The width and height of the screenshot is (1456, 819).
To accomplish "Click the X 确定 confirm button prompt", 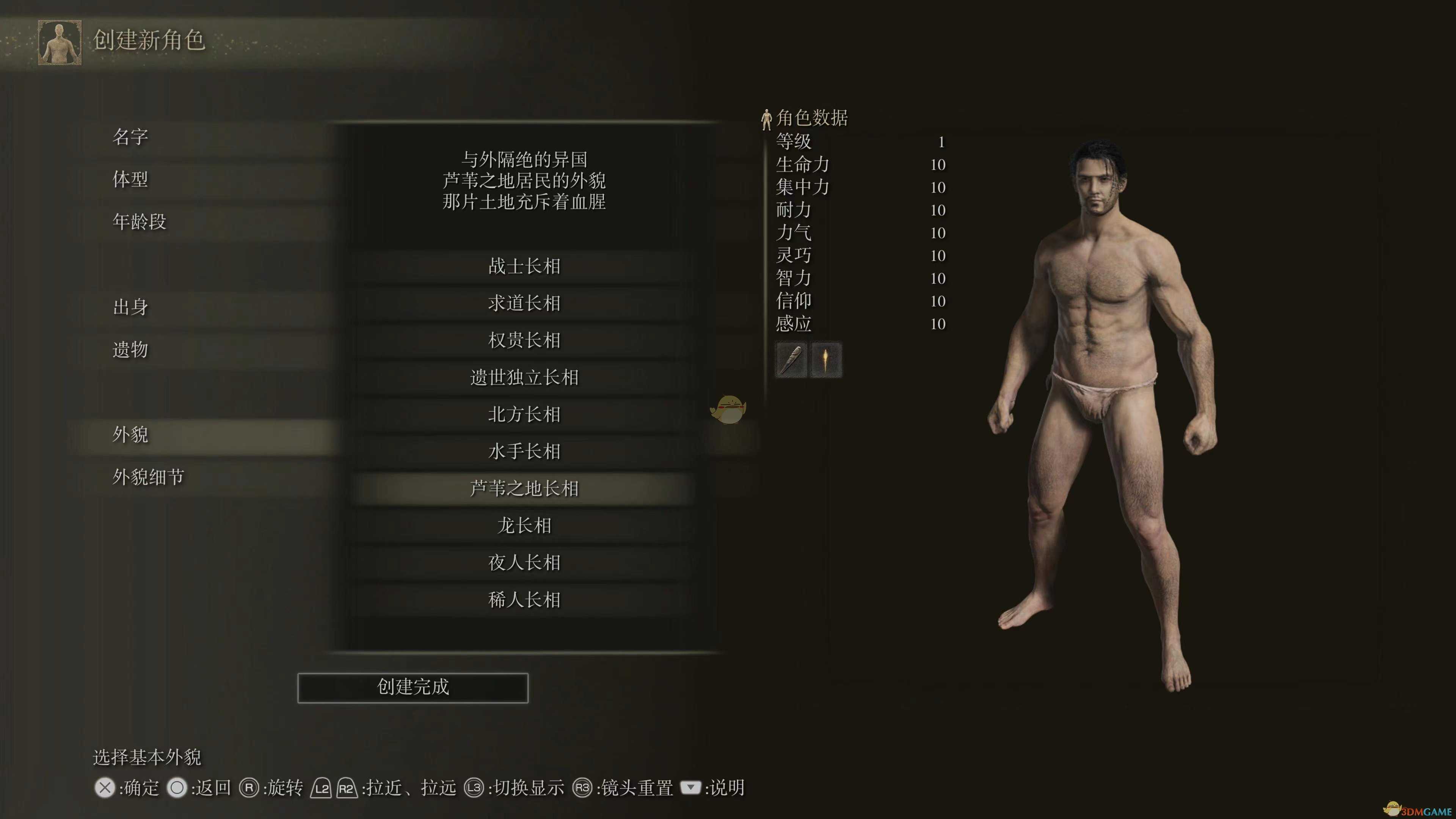I will [127, 788].
